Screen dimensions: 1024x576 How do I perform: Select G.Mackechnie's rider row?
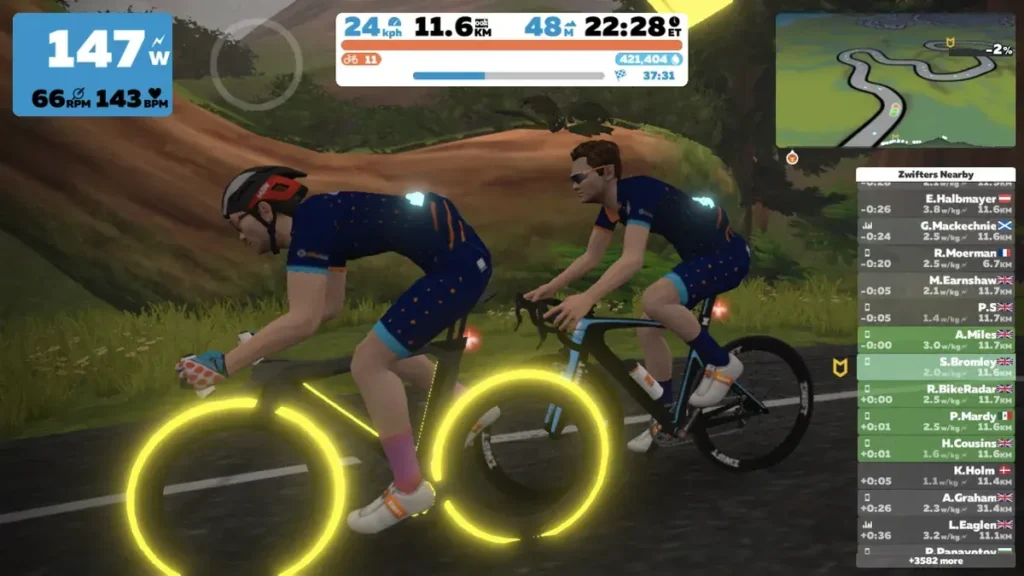pos(935,231)
